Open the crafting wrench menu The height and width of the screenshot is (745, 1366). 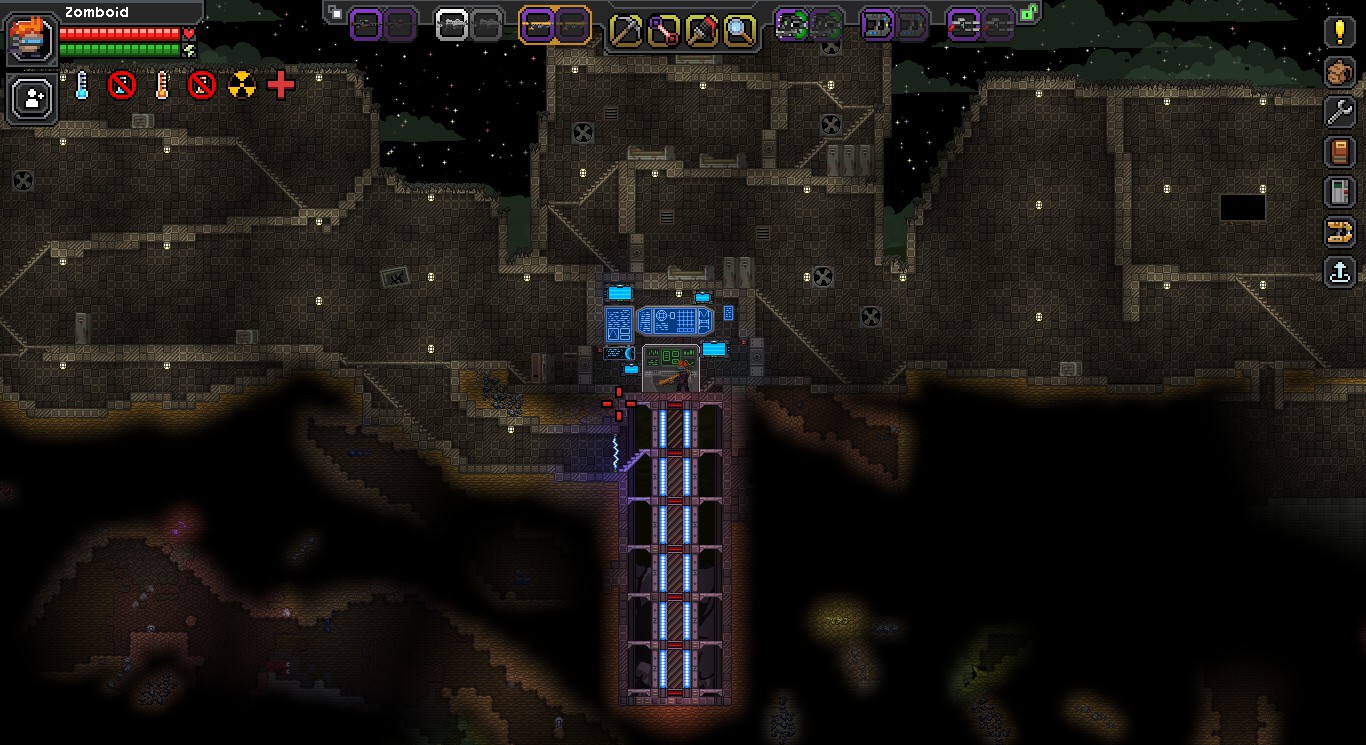point(1339,112)
